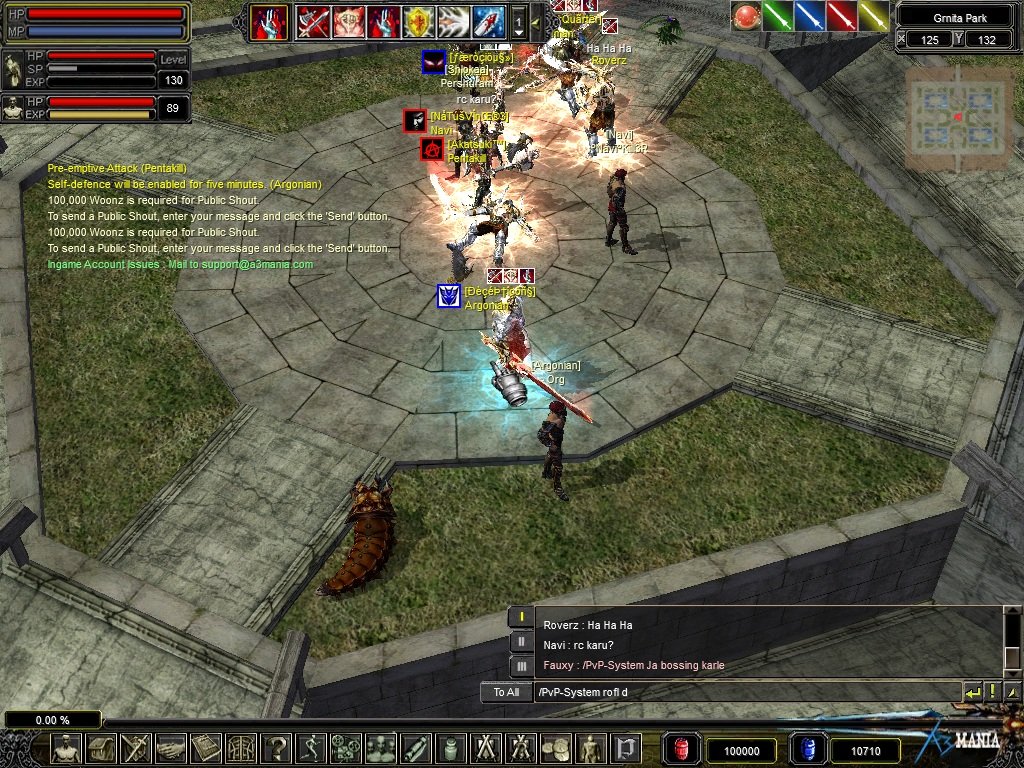Viewport: 1024px width, 768px height.
Task: Open the Grnita Park minimap
Action: pyautogui.click(x=957, y=117)
